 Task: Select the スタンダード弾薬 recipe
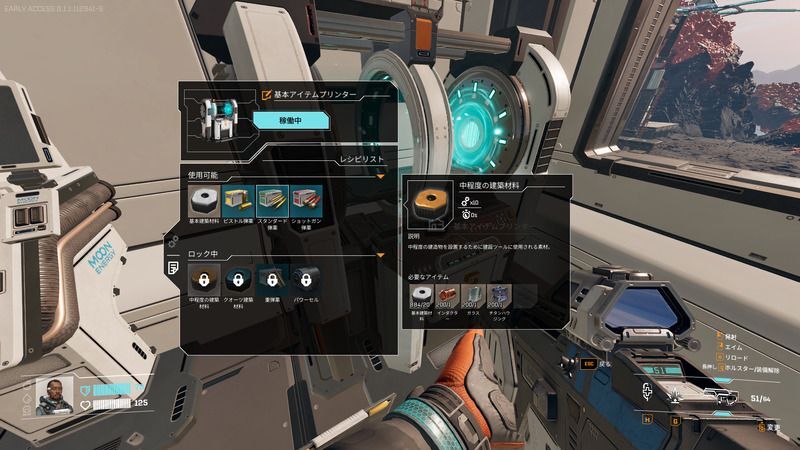[273, 201]
